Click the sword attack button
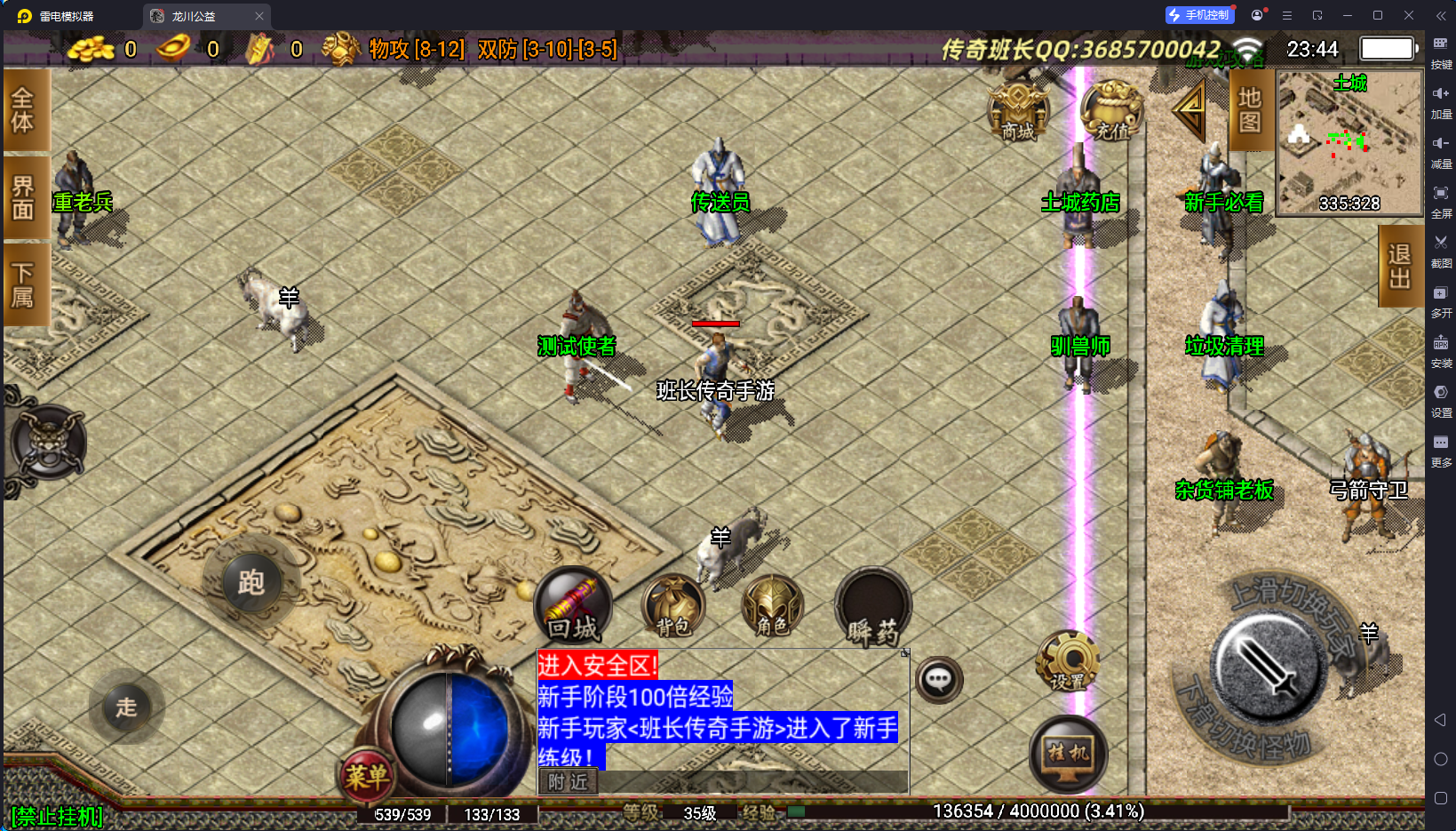 pyautogui.click(x=1265, y=667)
